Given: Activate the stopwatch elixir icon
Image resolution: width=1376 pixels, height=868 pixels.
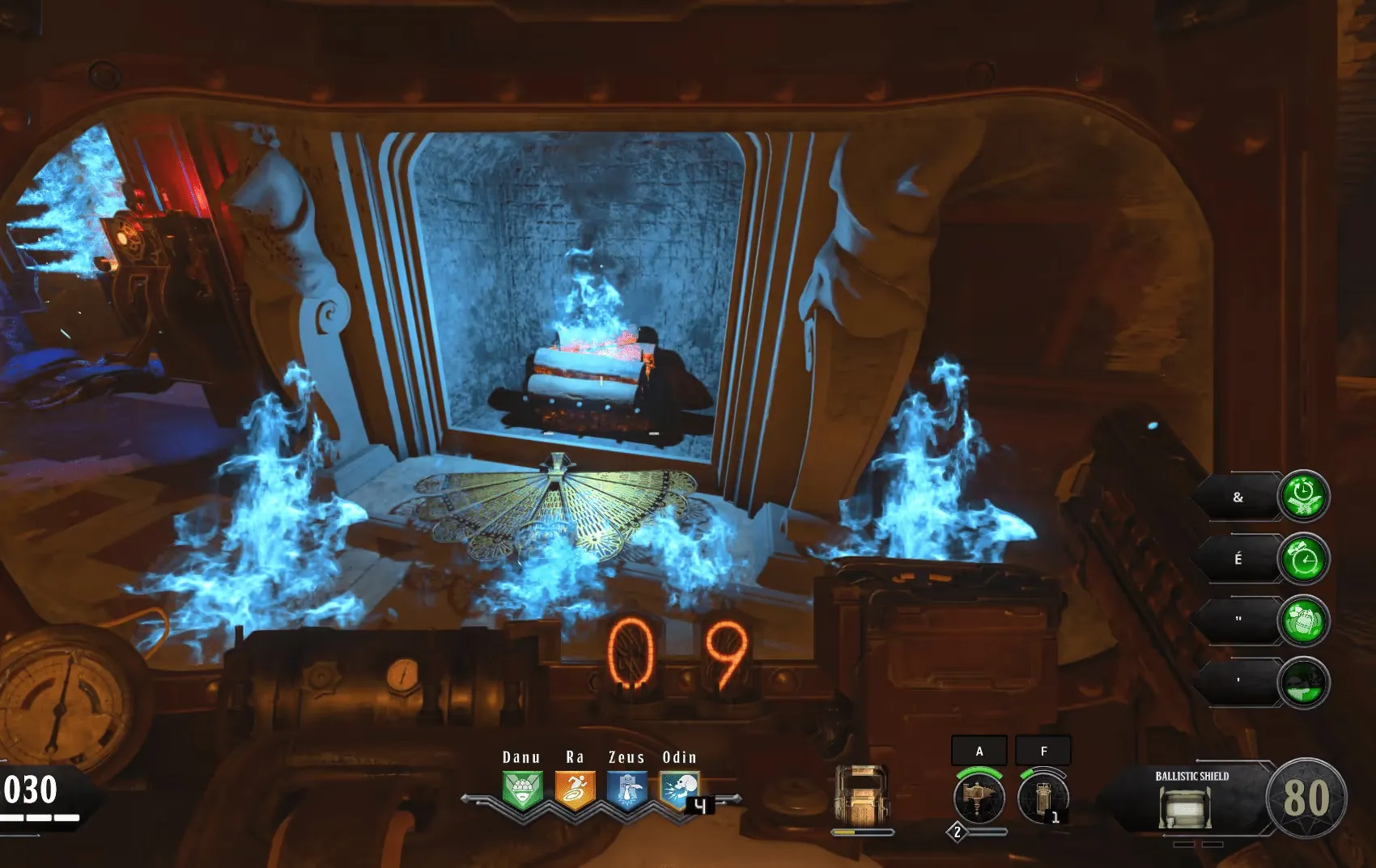Looking at the screenshot, I should click(1303, 496).
